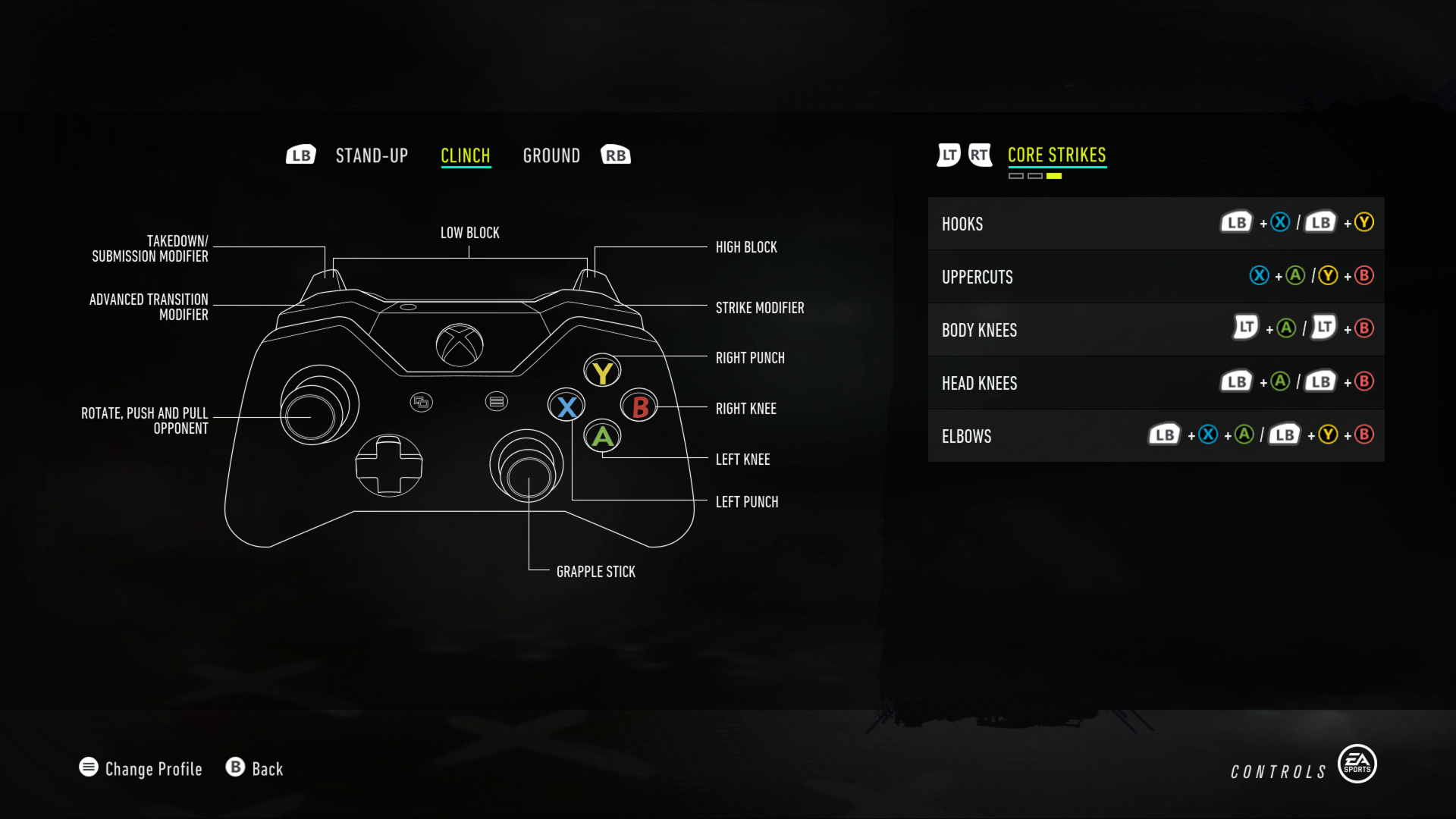Click the blue X button on the controller diagram
Viewport: 1456px width, 819px height.
[566, 406]
